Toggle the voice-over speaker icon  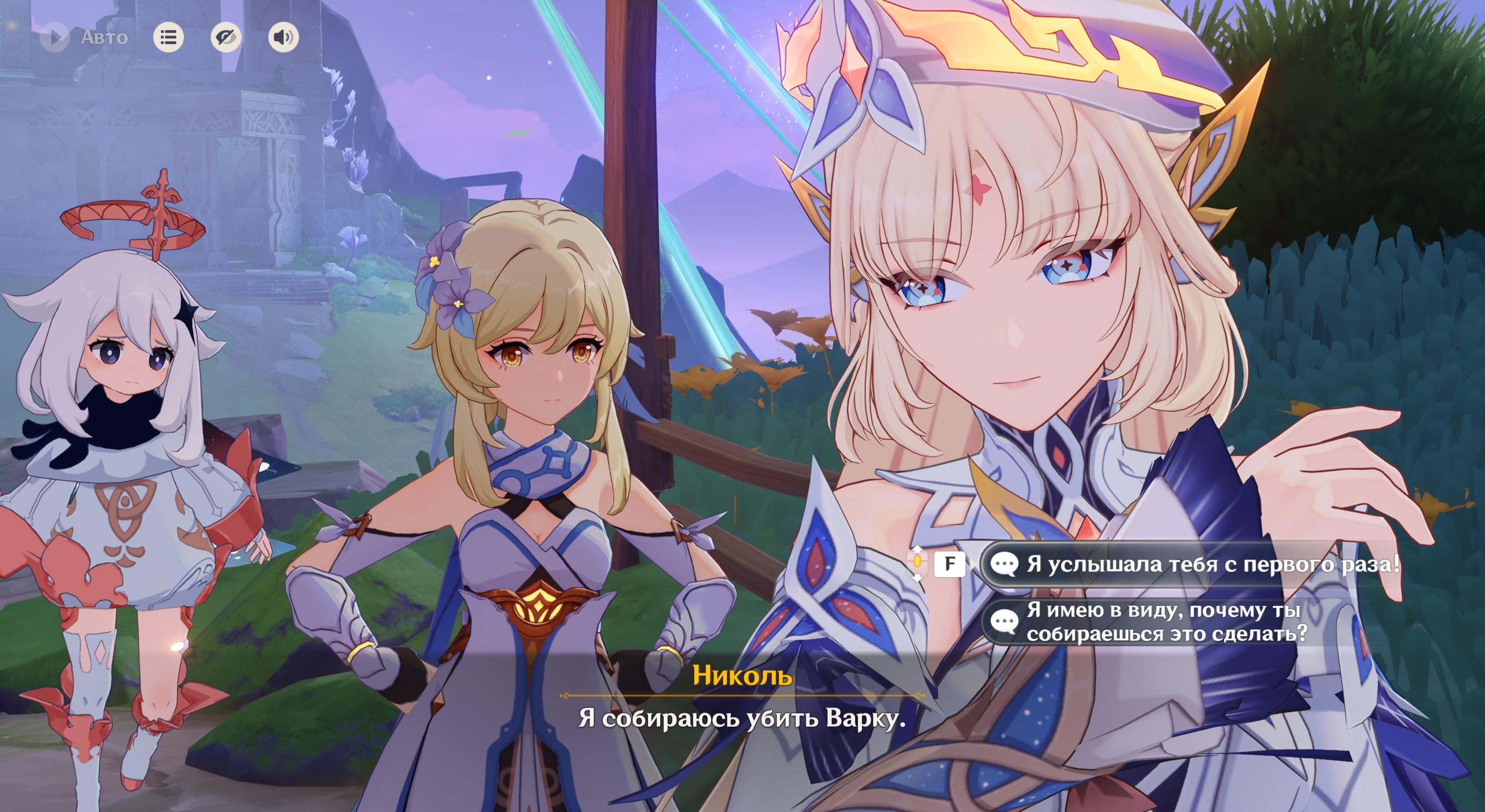(284, 38)
